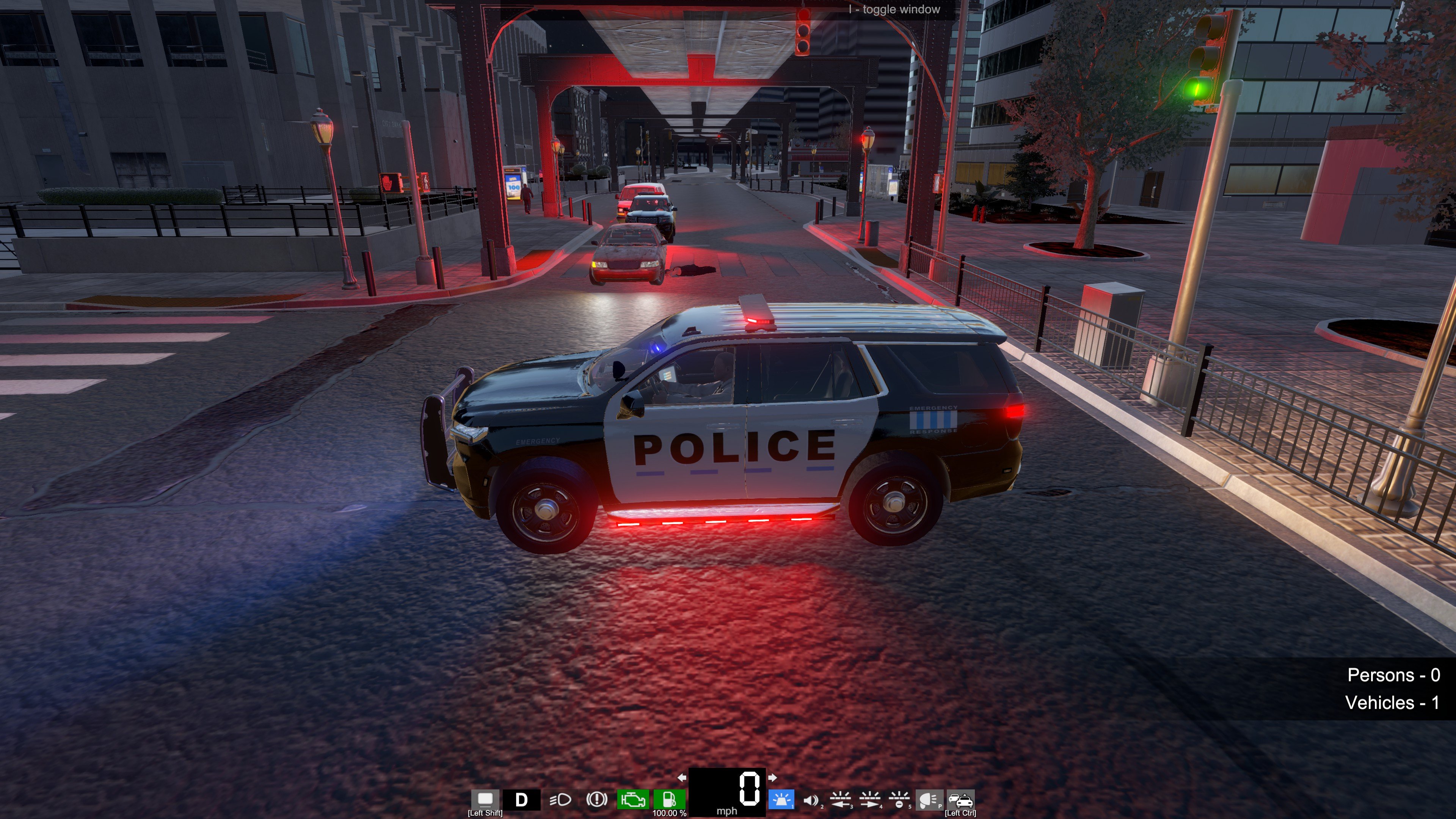This screenshot has height=819, width=1456.
Task: Click the drive gear D indicator
Action: coord(521,800)
